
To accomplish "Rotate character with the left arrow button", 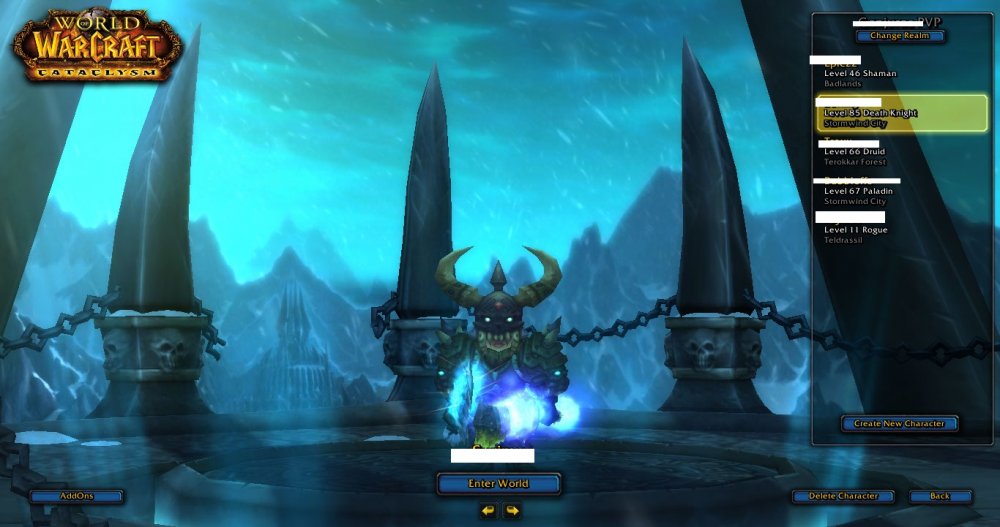I will [487, 511].
